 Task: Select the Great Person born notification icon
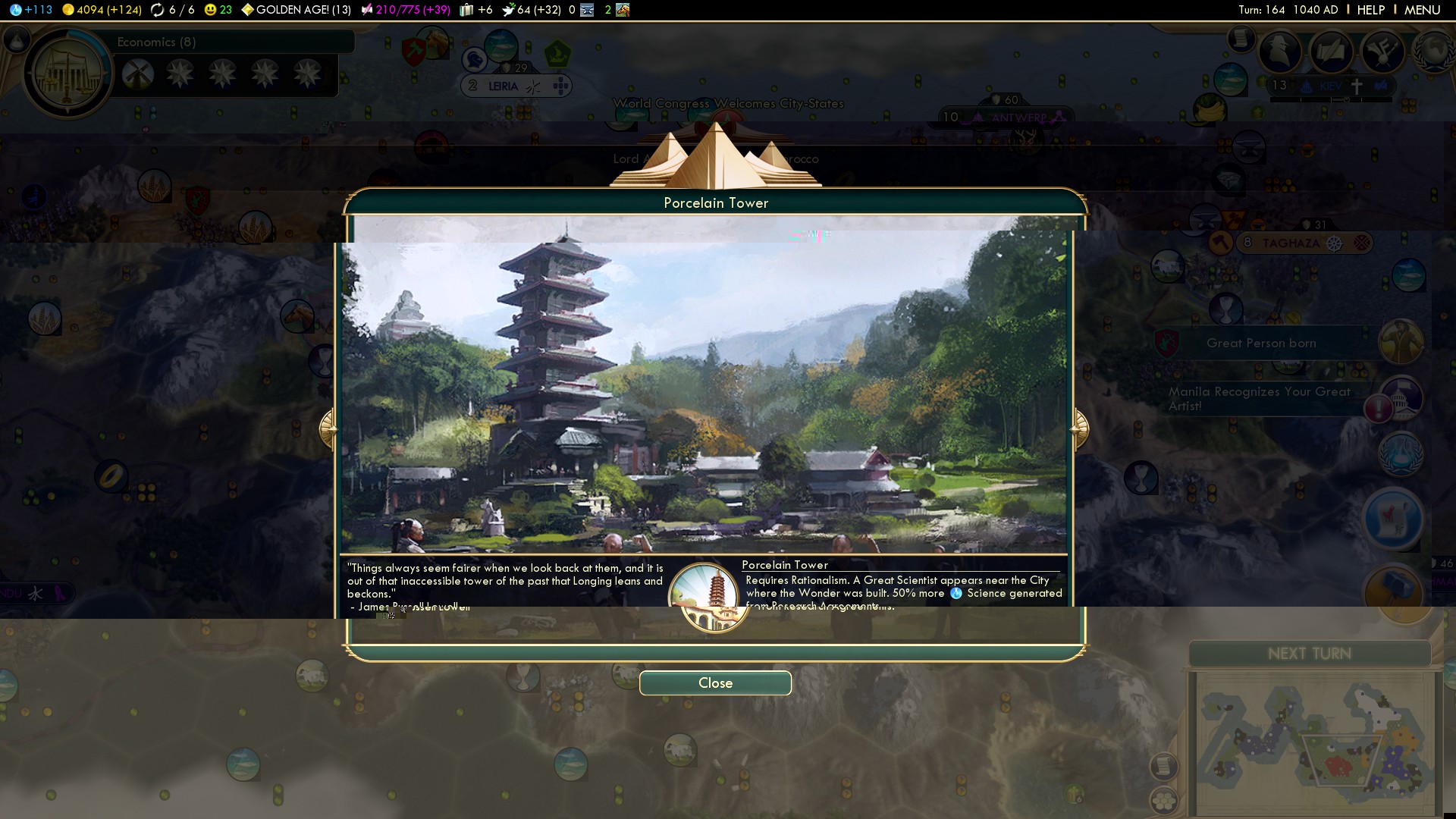click(x=1400, y=343)
